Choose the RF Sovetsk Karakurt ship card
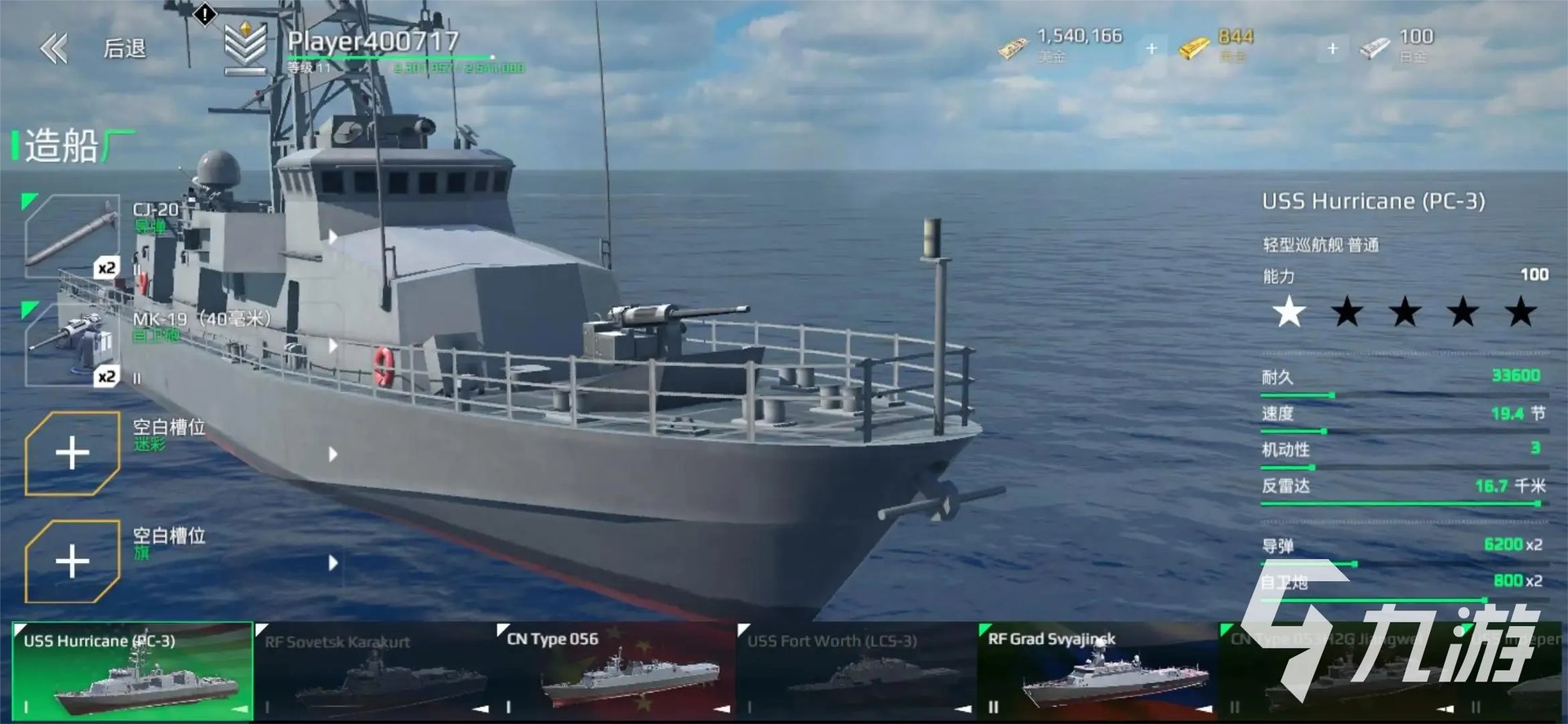Image resolution: width=1568 pixels, height=724 pixels. point(373,672)
